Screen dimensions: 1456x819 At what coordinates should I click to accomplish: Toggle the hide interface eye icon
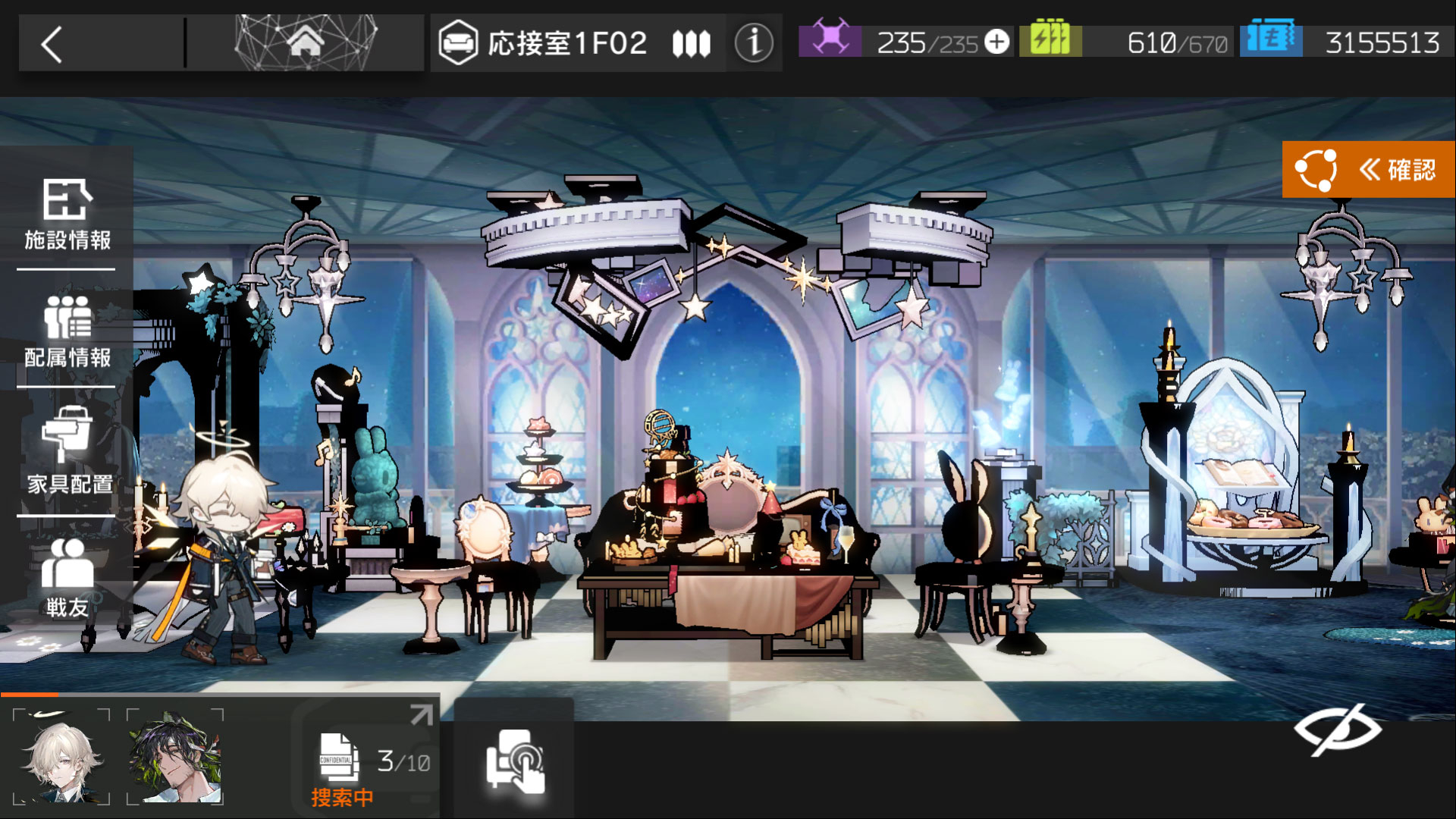tap(1338, 730)
